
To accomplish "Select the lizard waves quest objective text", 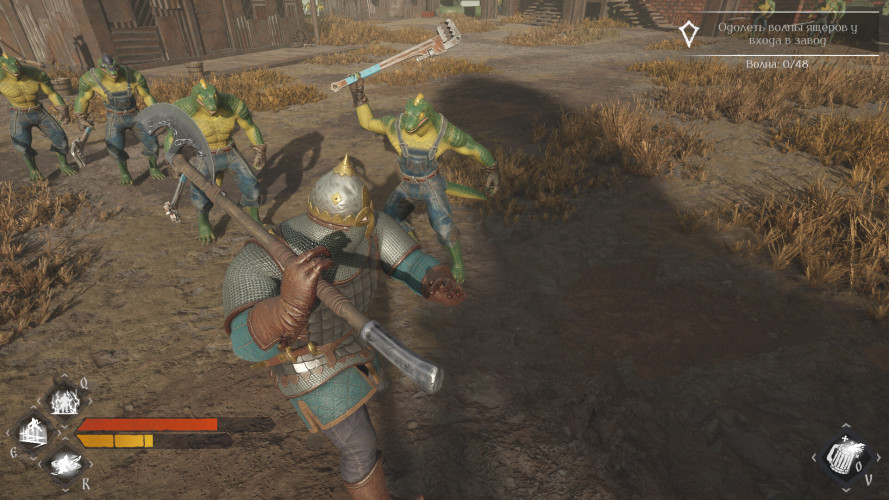I will (x=781, y=33).
